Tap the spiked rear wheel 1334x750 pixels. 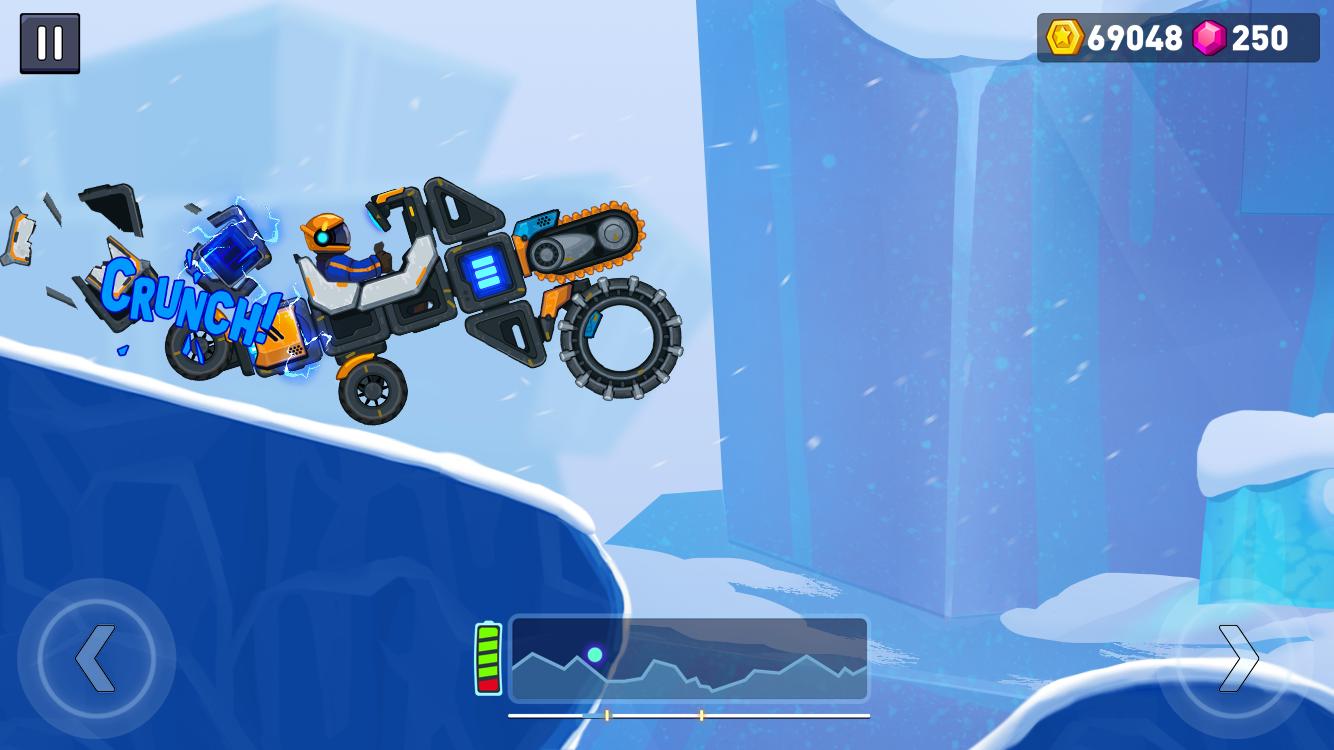pyautogui.click(x=619, y=340)
